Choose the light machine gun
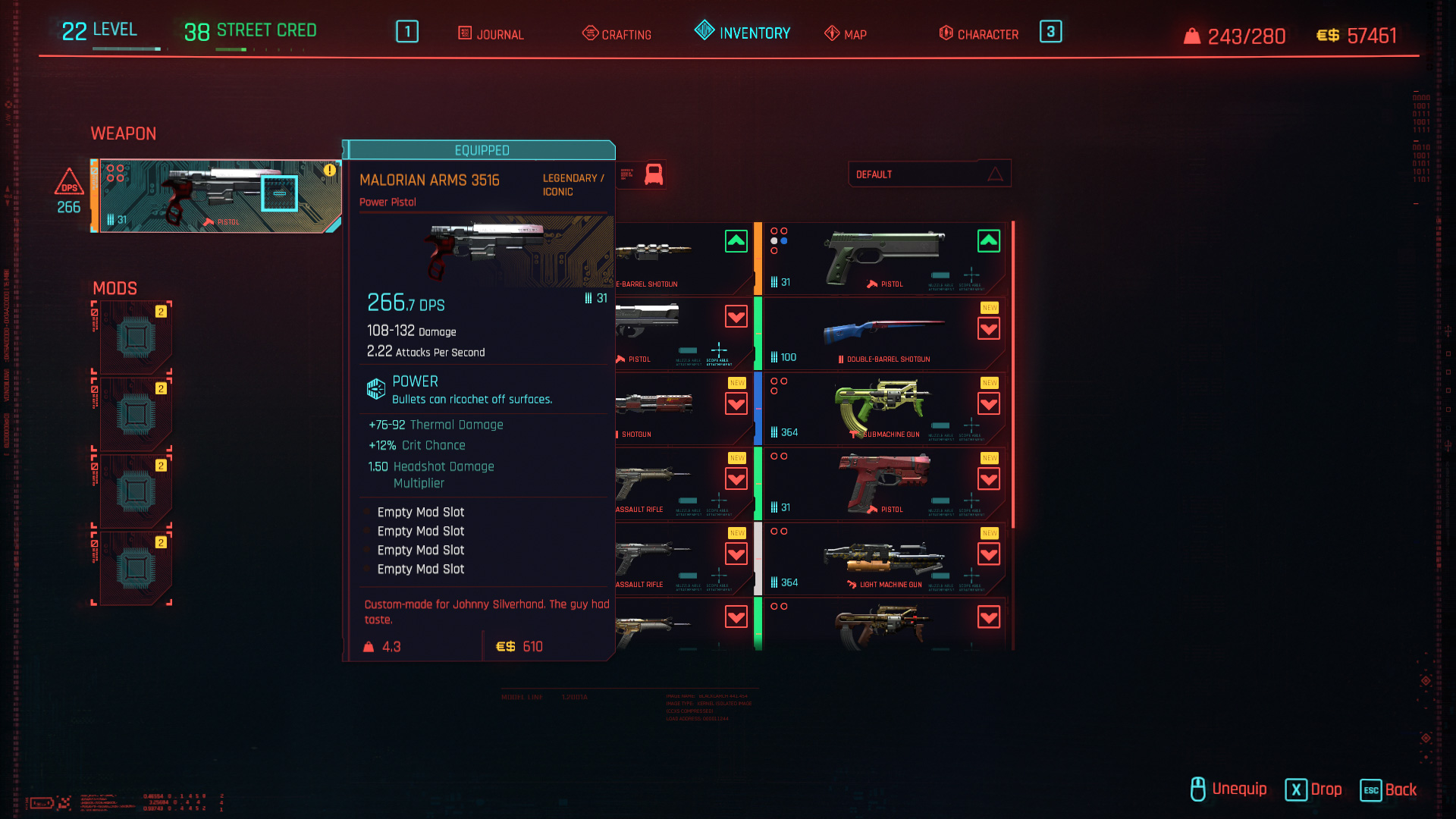This screenshot has height=819, width=1456. (x=884, y=559)
